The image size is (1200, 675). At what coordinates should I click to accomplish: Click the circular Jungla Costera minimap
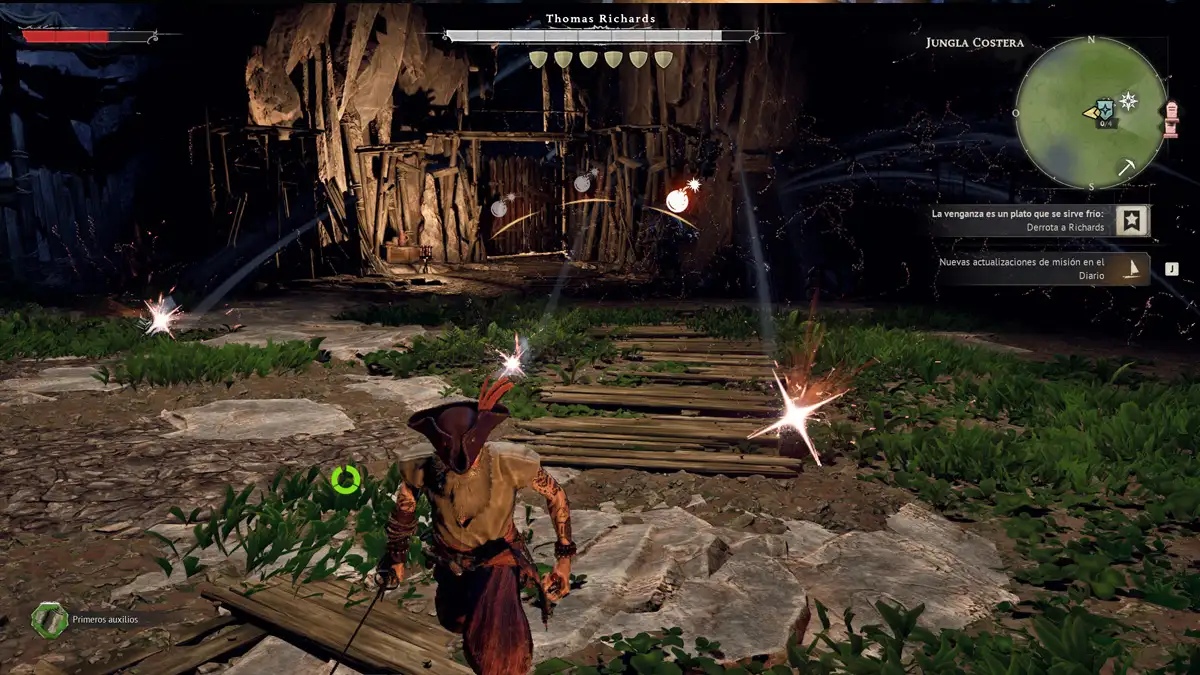tap(1091, 113)
